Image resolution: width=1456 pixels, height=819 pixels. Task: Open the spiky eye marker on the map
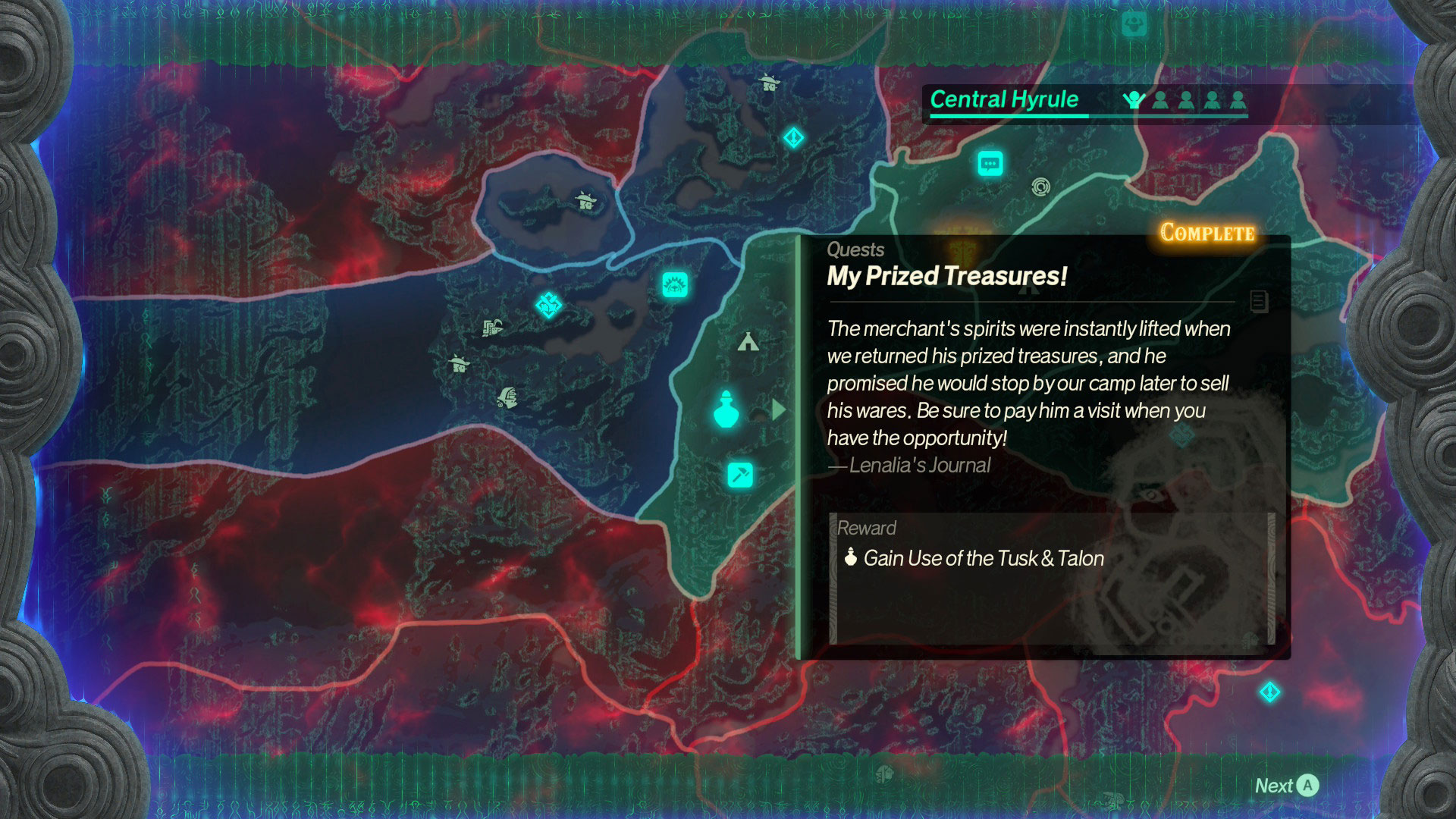[x=674, y=285]
